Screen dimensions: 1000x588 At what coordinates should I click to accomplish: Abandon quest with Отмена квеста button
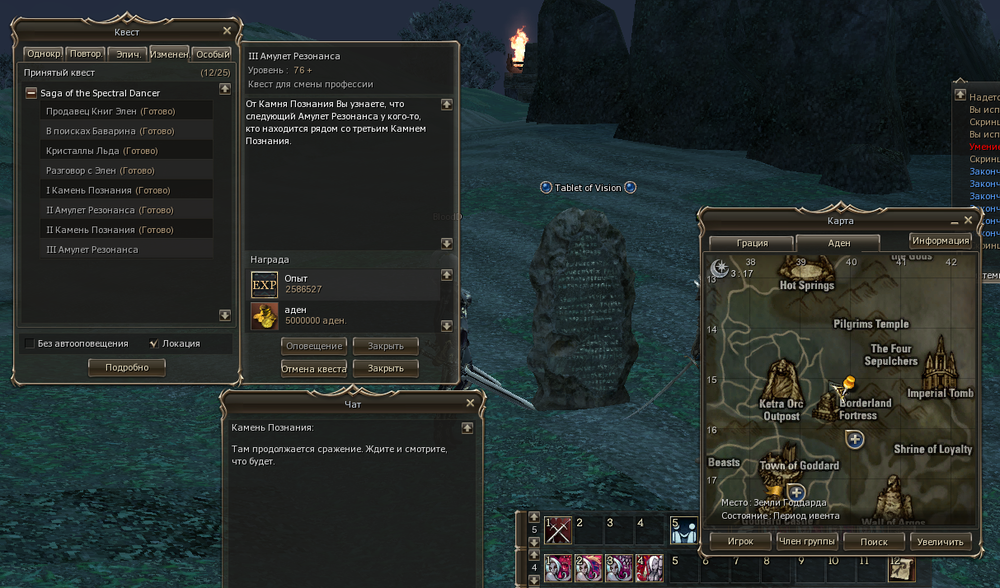tap(314, 369)
